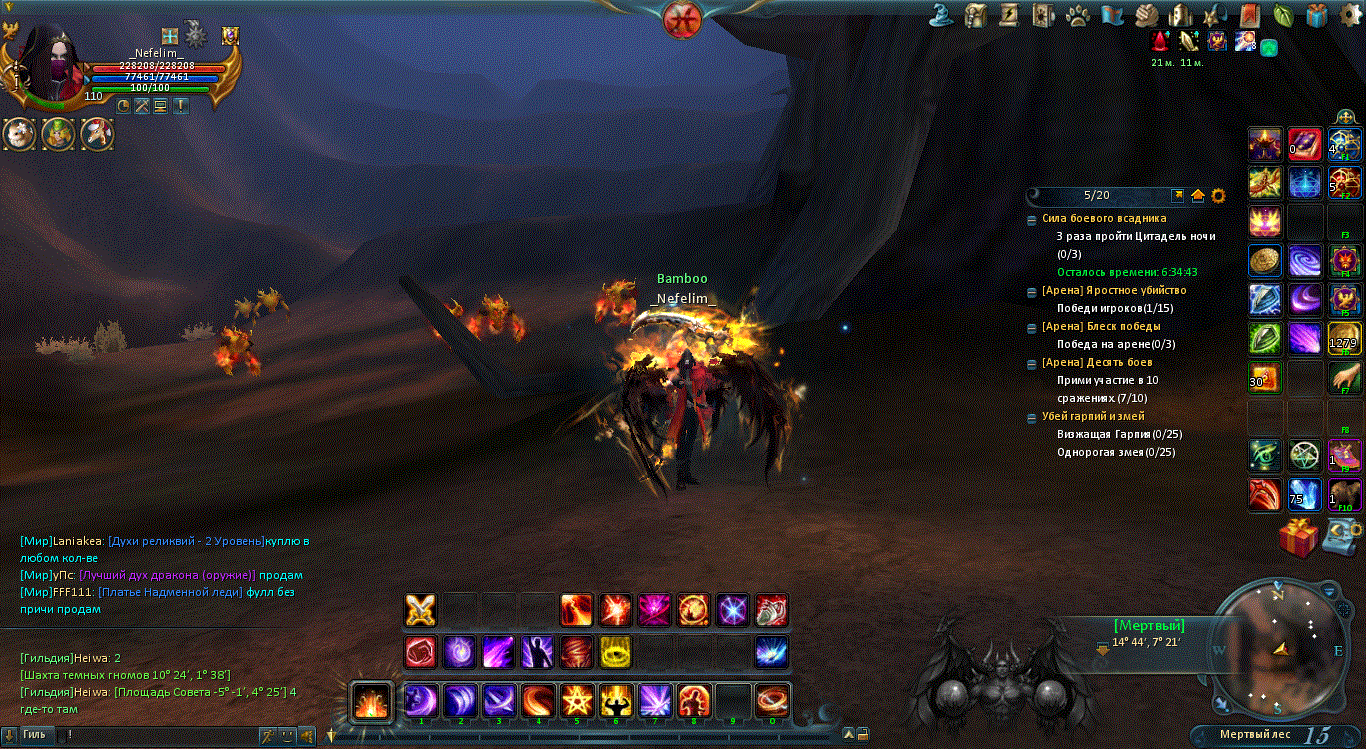Select the quest 'Сила боевого всадника'

click(1104, 218)
